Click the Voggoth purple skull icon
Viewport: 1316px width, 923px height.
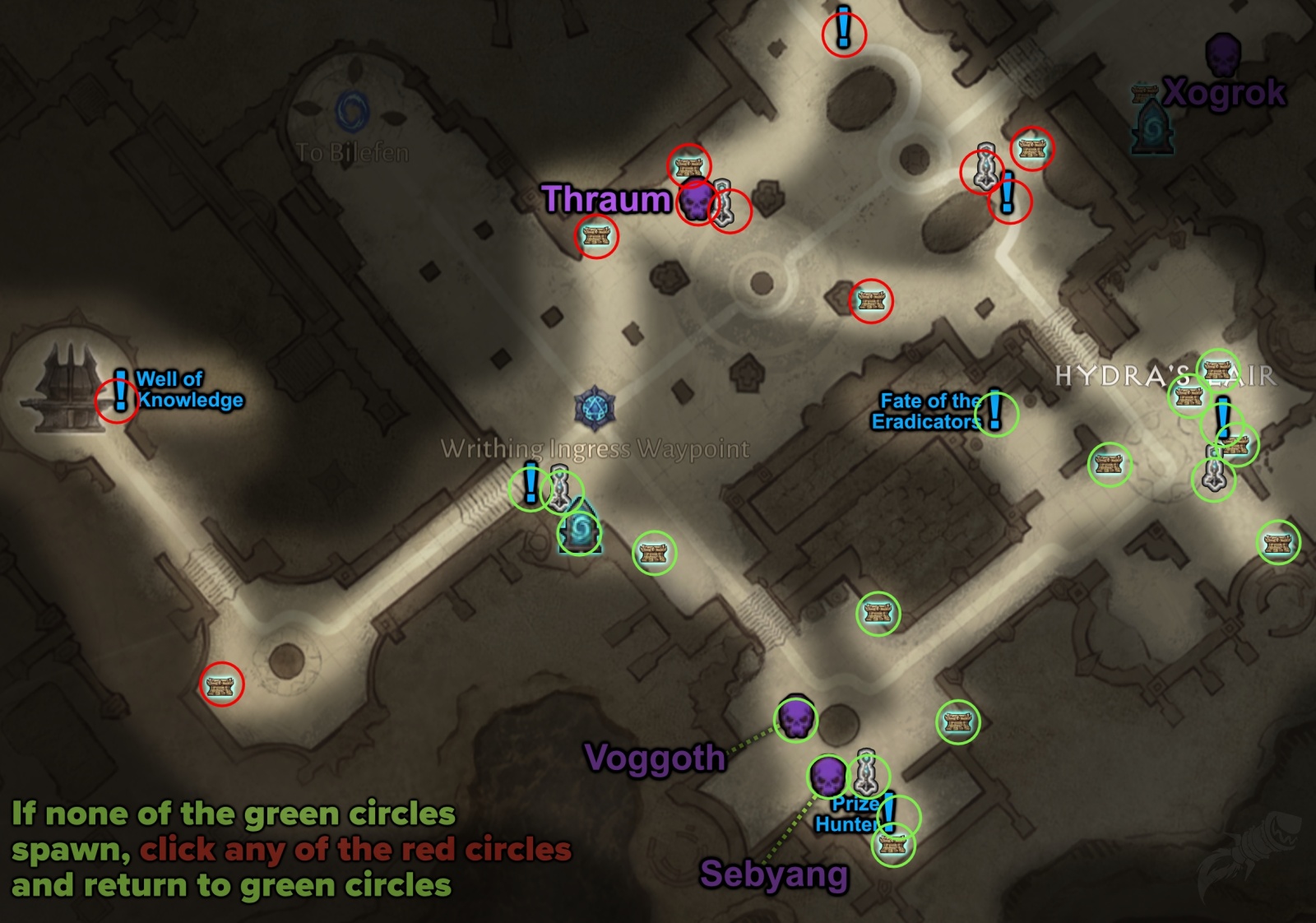click(795, 720)
